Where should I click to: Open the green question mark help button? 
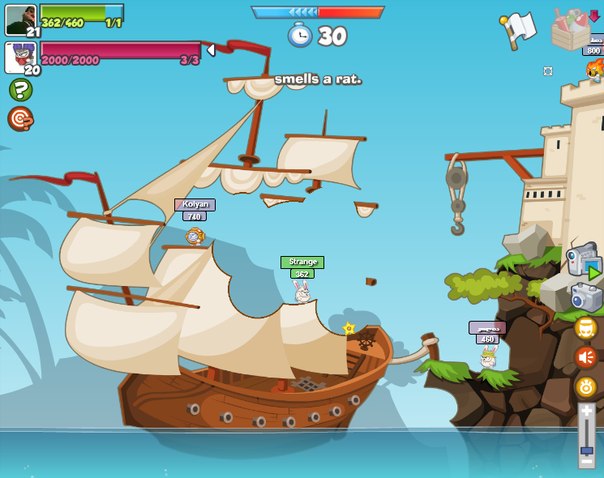[20, 90]
